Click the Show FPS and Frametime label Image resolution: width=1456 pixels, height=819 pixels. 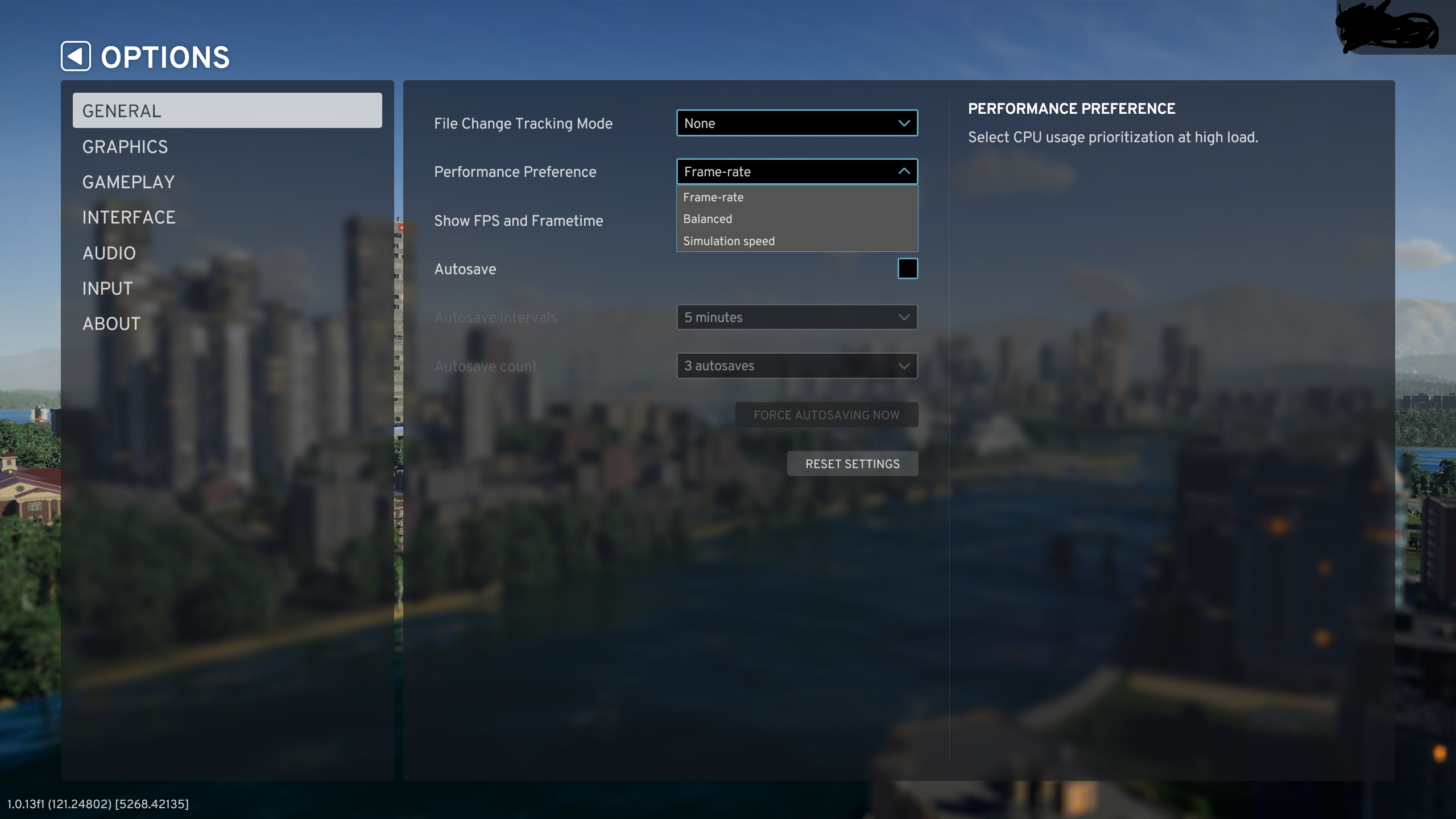pyautogui.click(x=518, y=221)
